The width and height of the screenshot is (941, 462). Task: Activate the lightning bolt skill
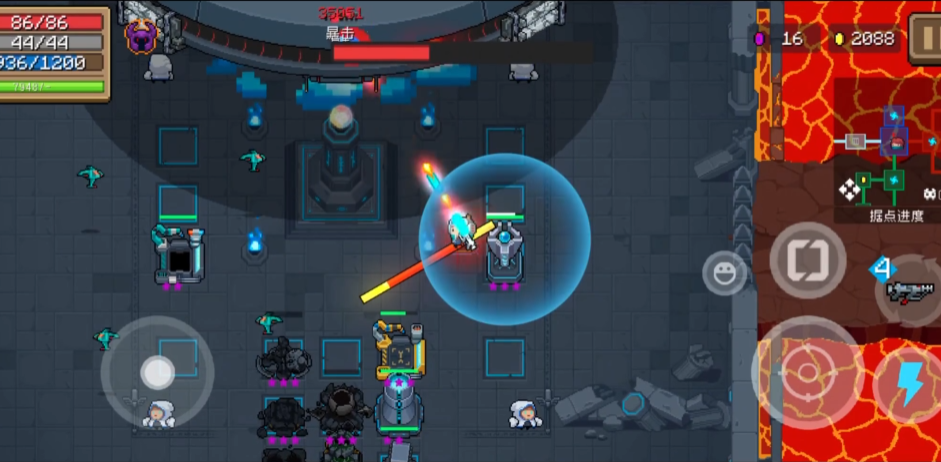(x=909, y=384)
